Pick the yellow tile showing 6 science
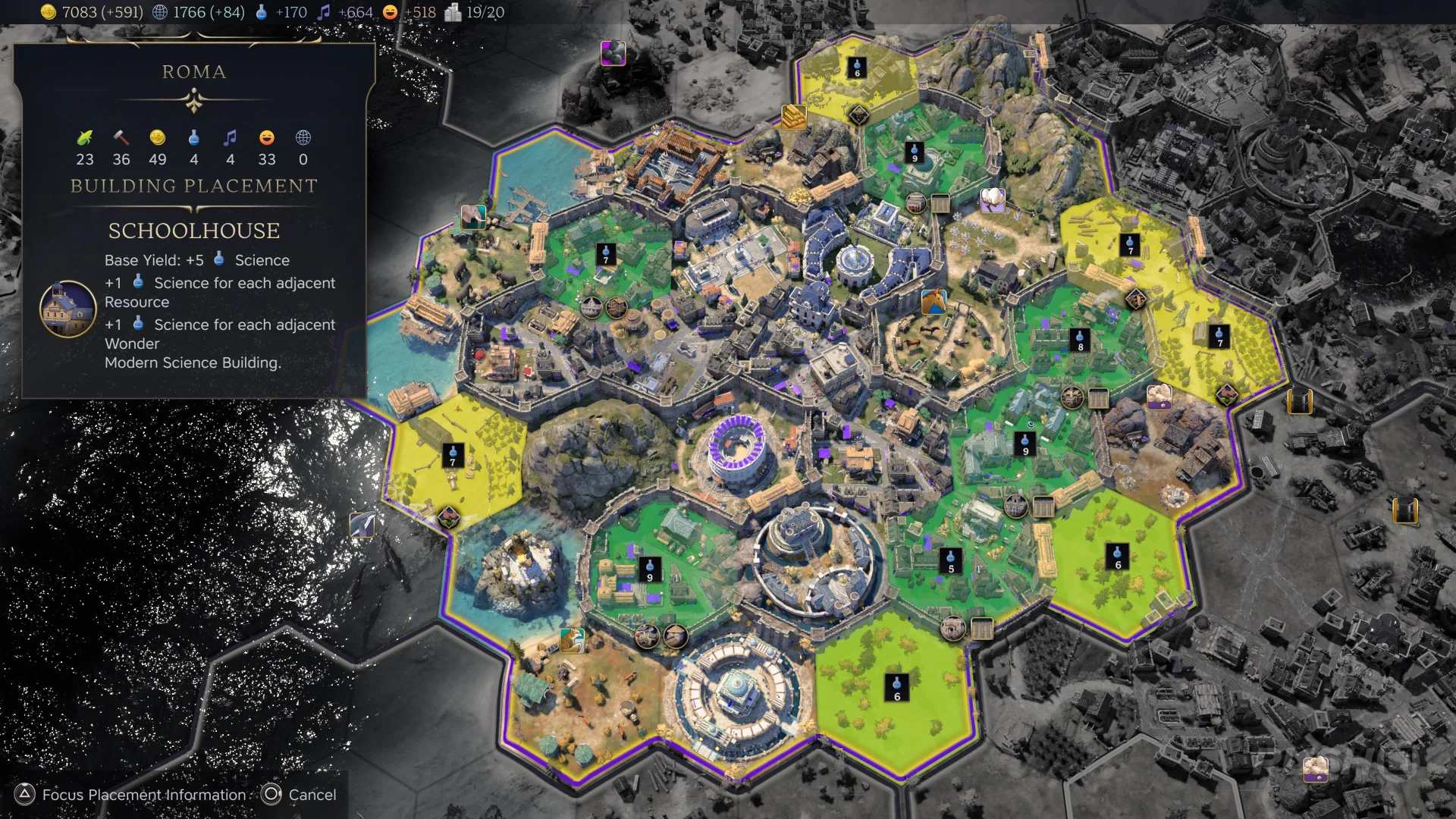 point(857,67)
